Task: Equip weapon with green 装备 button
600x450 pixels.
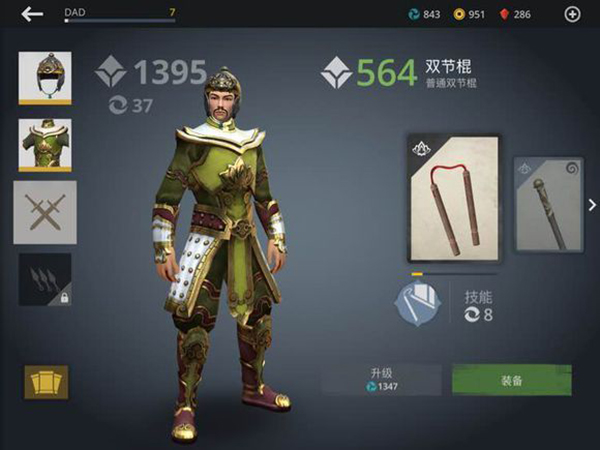Action: pos(511,380)
